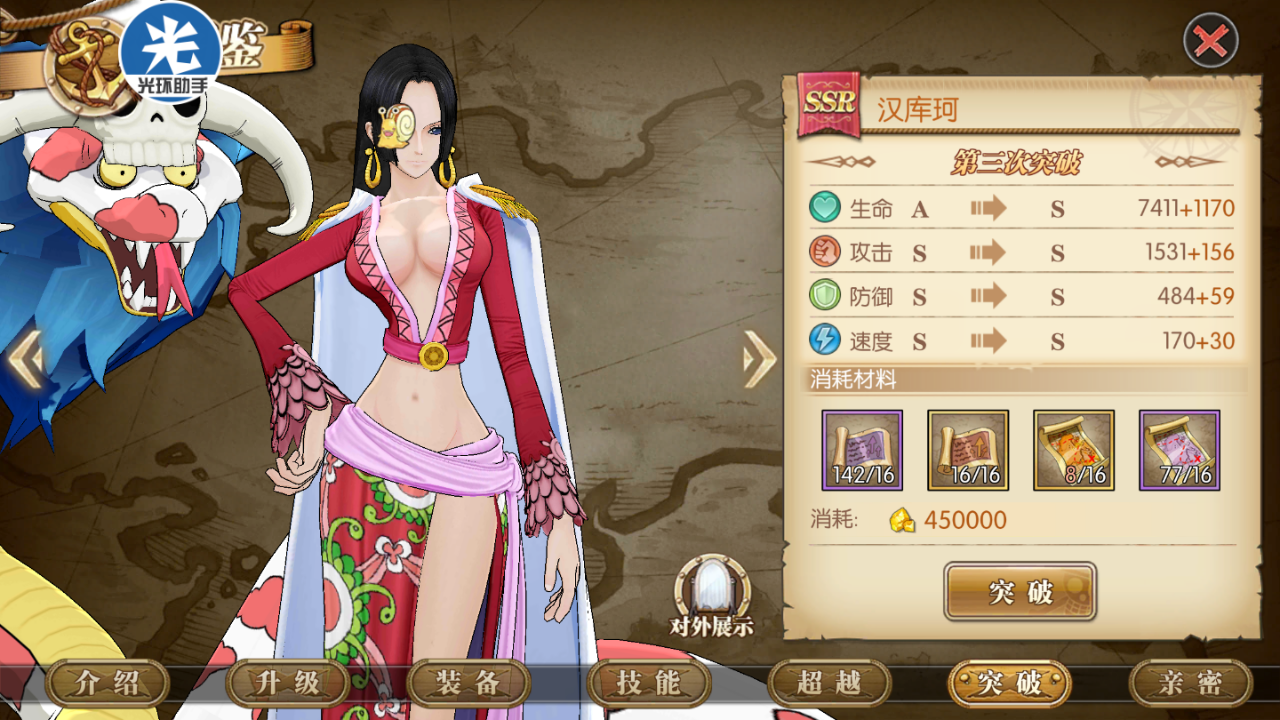Show the 技能 skills tab
This screenshot has width=1280, height=720.
click(649, 684)
